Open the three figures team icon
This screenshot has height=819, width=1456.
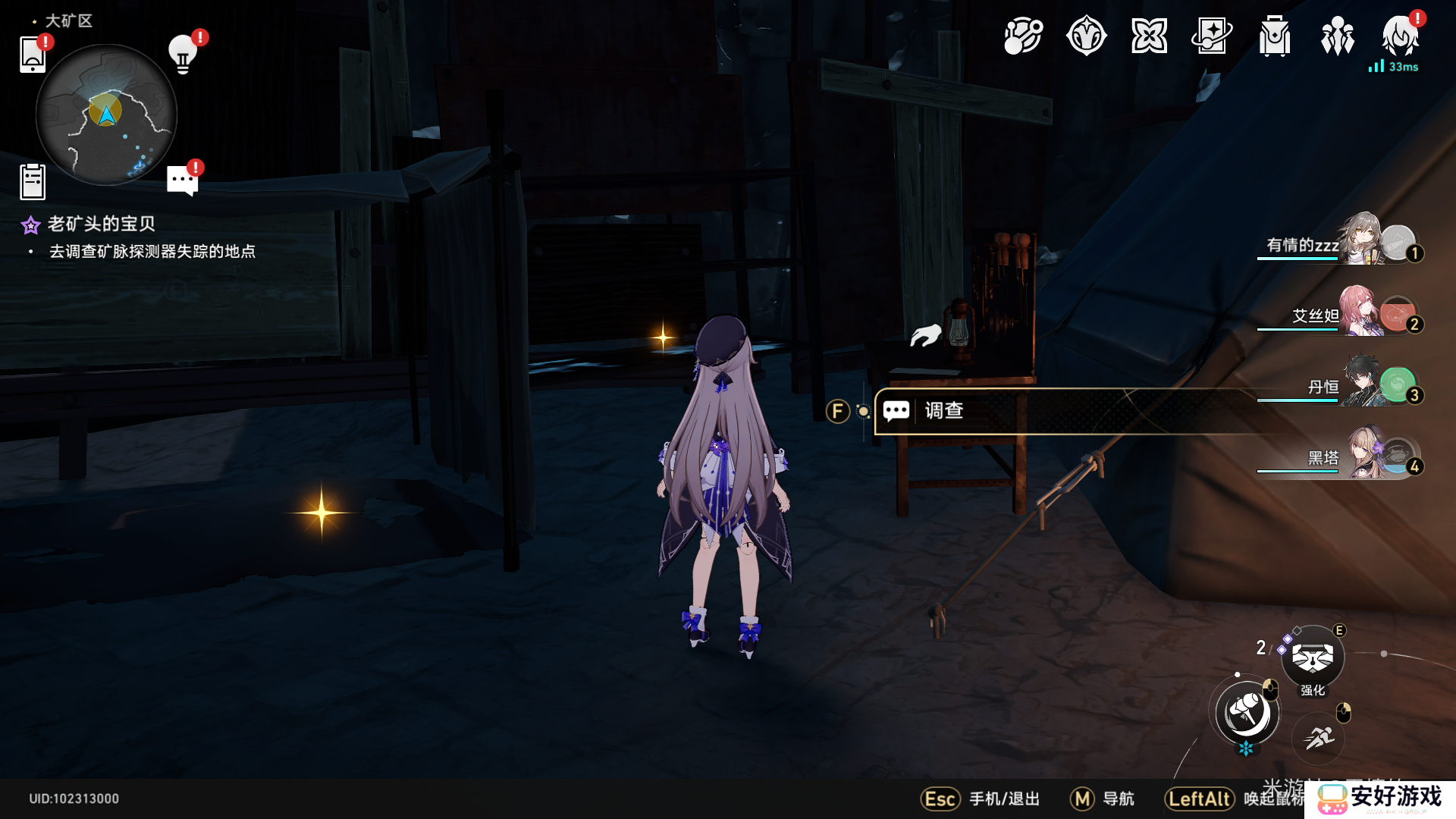(x=1338, y=36)
